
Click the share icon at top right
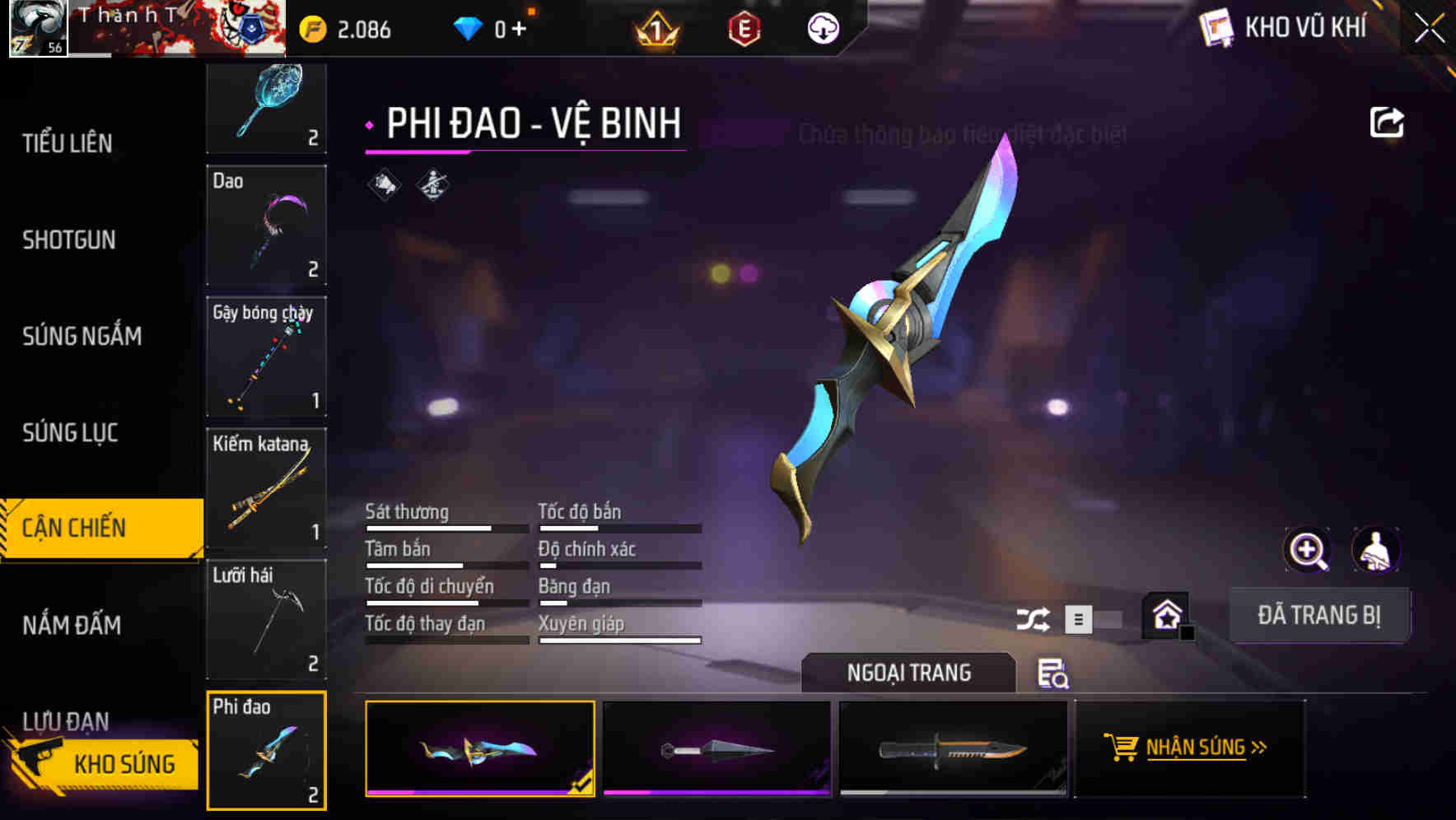[1388, 122]
